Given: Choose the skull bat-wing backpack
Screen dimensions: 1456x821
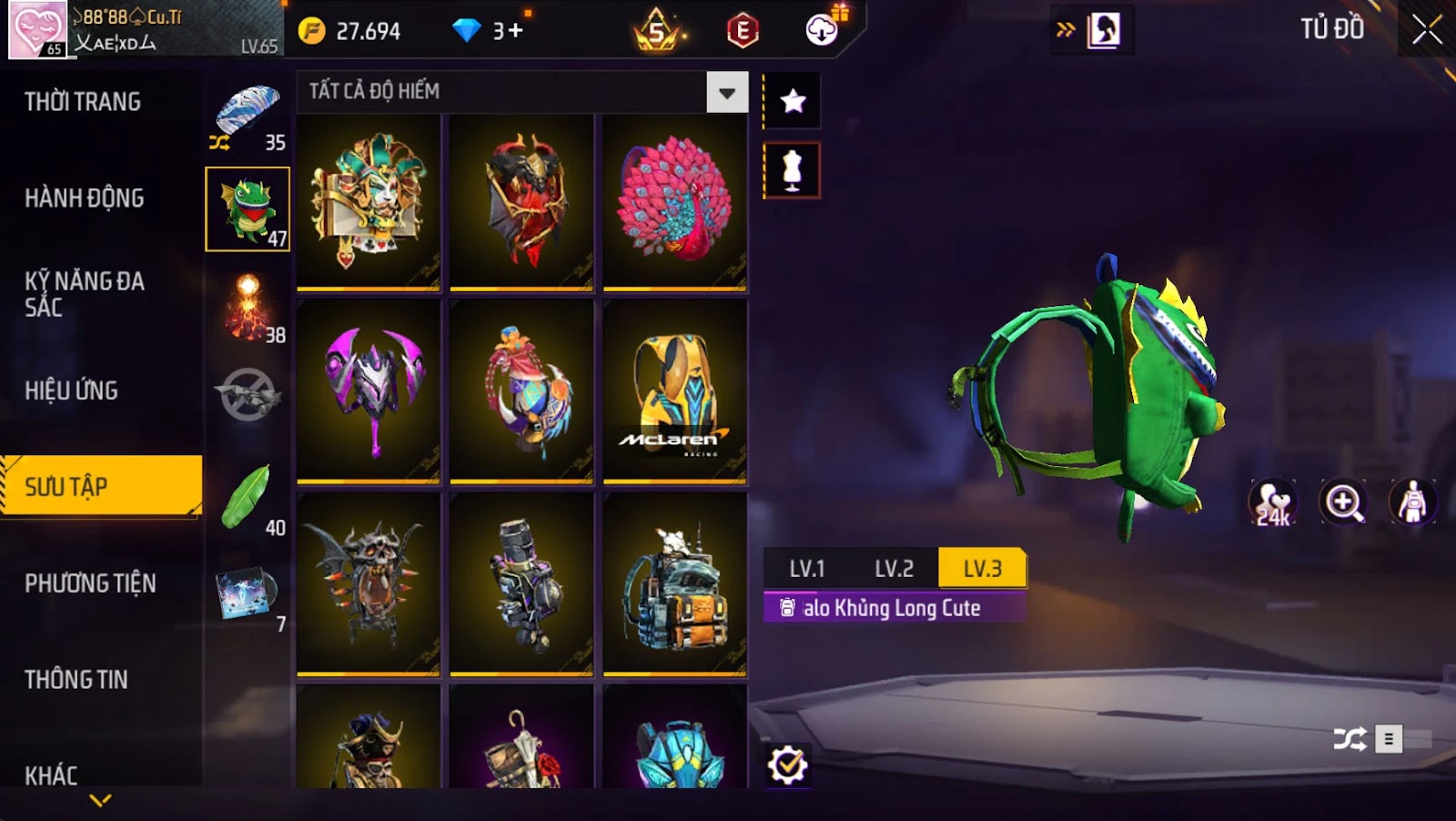Looking at the screenshot, I should coord(369,583).
